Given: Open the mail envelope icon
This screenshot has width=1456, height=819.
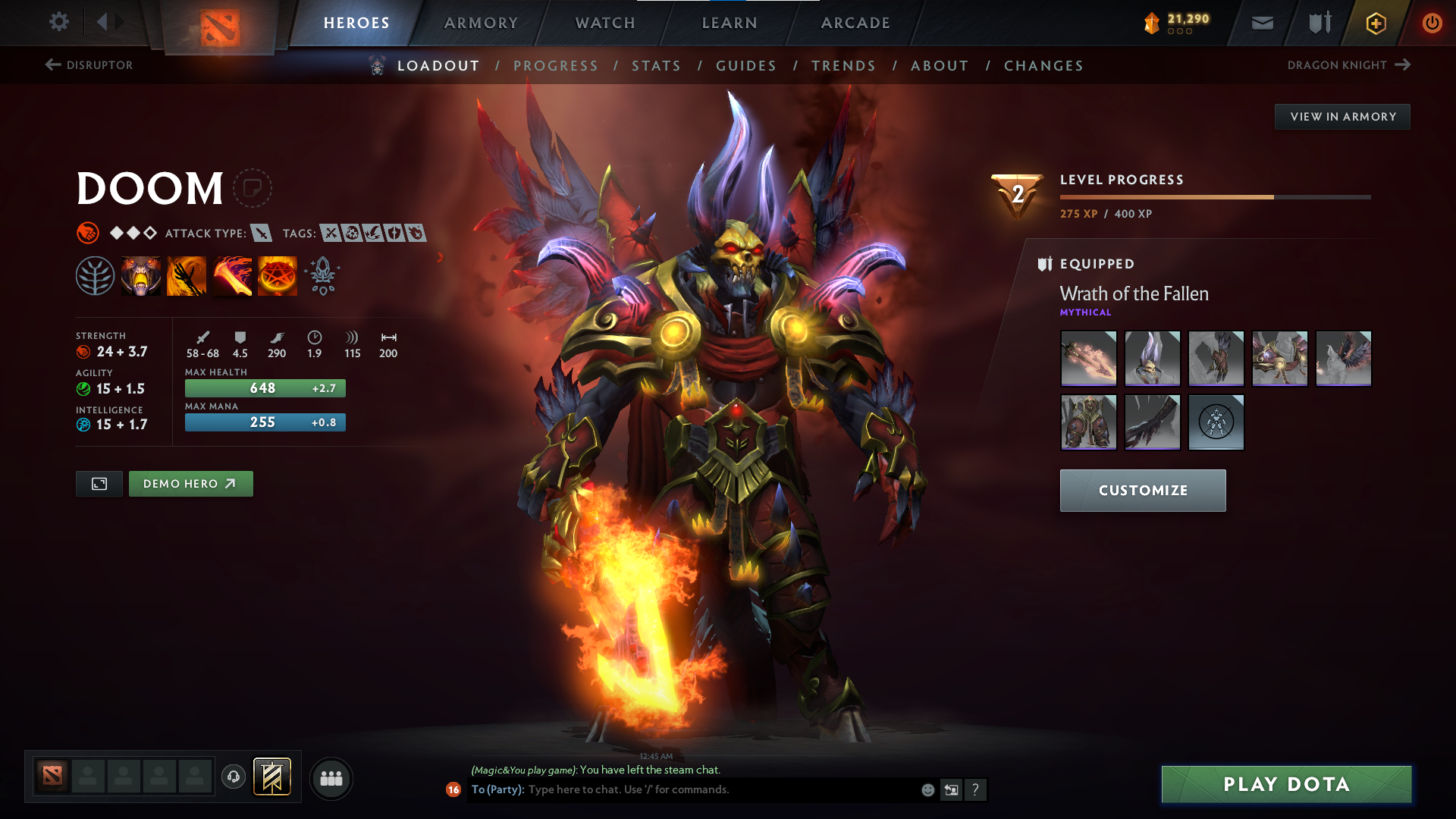Looking at the screenshot, I should 1261,23.
